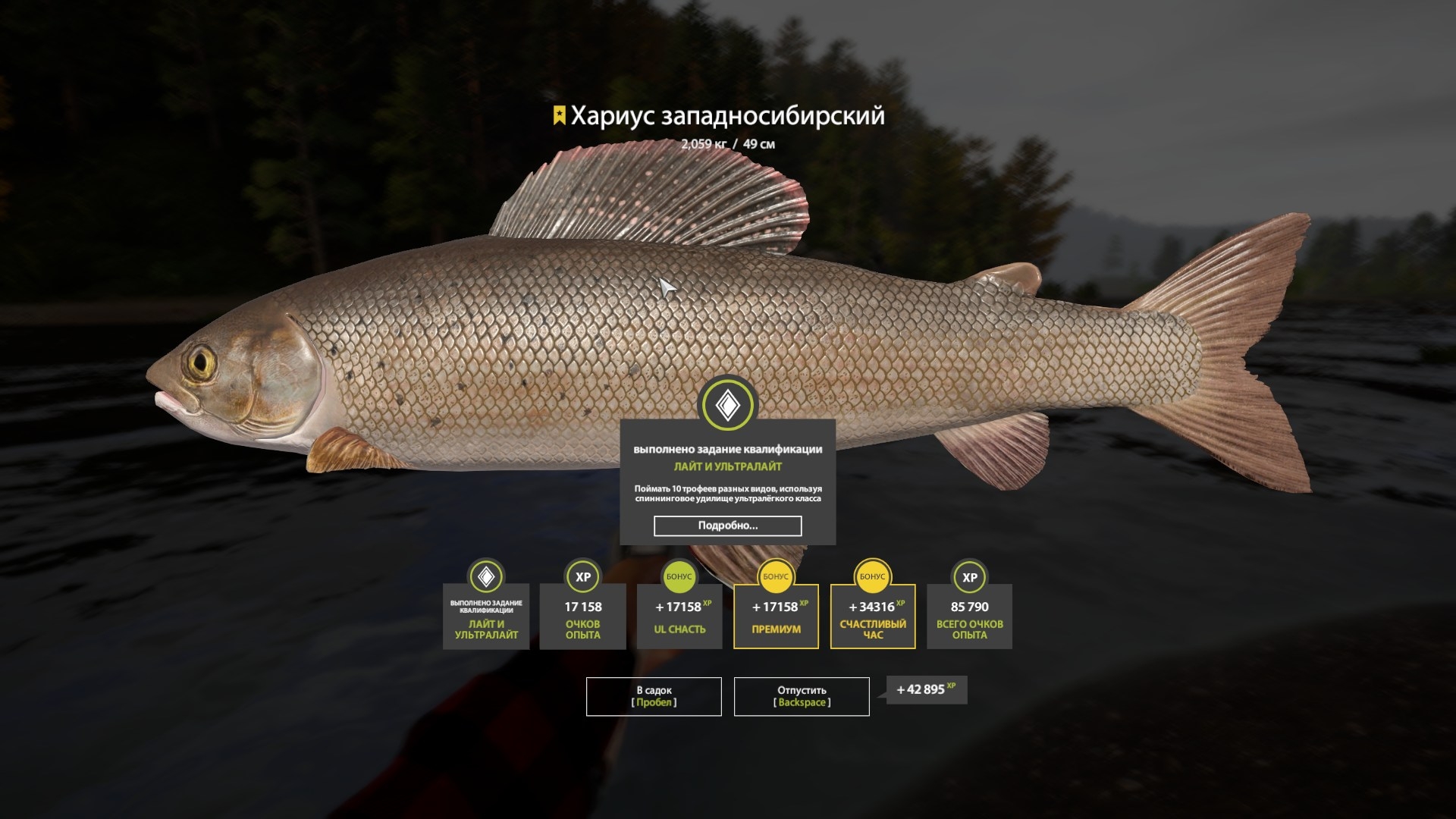Click the "UL снасть" bonus tile
1456x819 pixels.
[x=679, y=616]
